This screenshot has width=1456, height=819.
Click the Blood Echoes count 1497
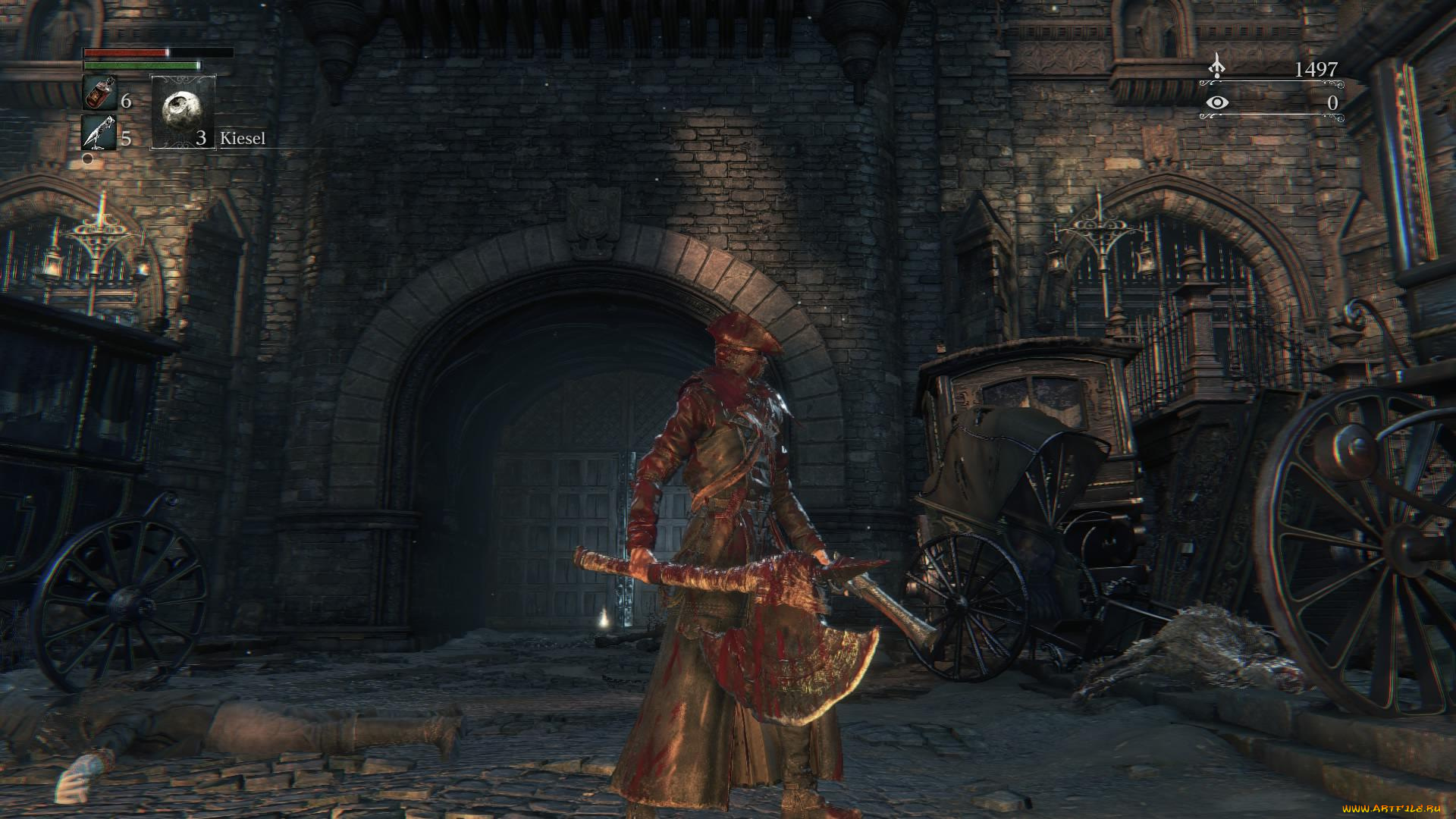coord(1317,68)
